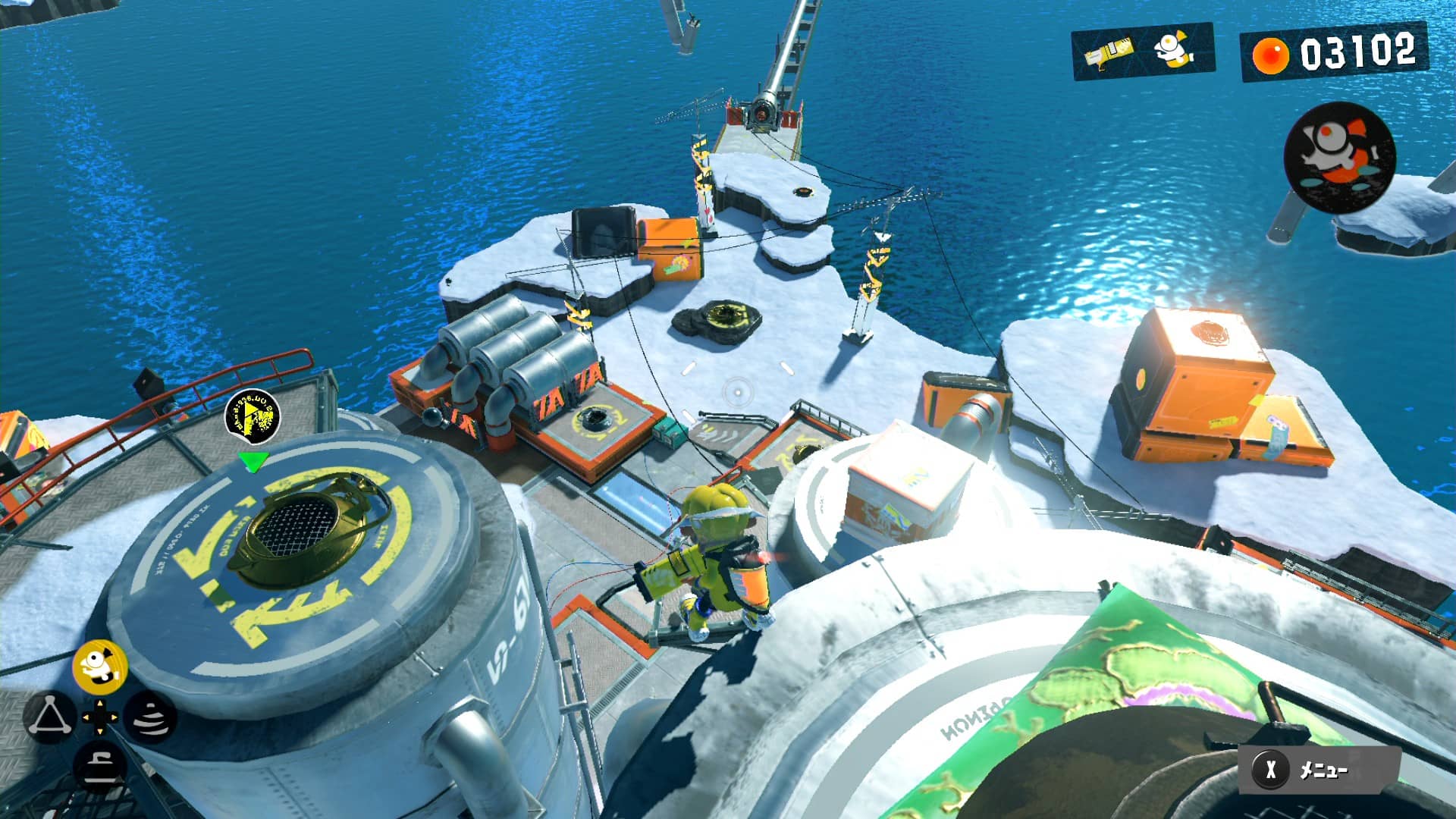Select the round Smallfry gauge icon
Image resolution: width=1456 pixels, height=819 pixels.
point(1339,157)
